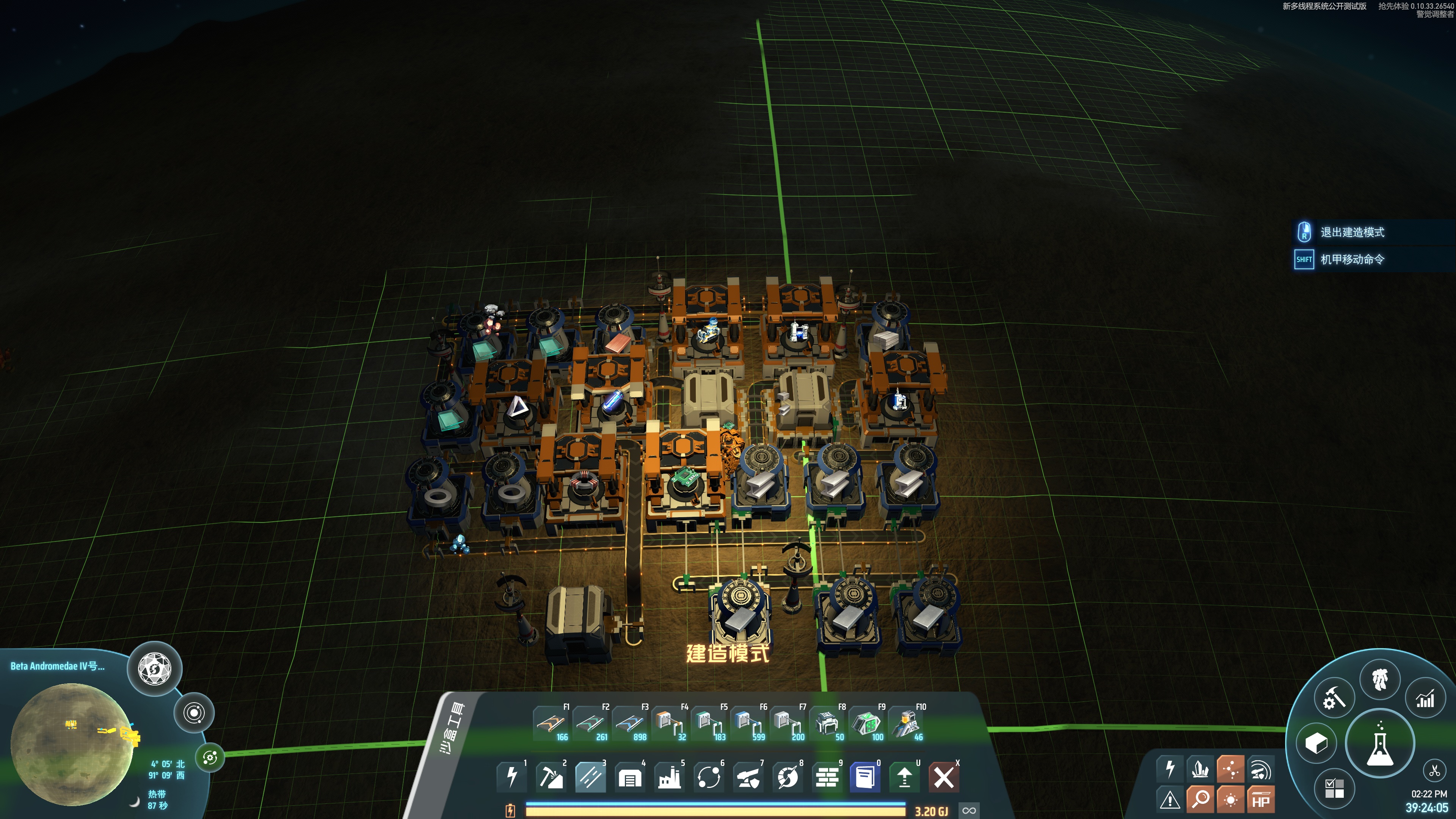Open the pickaxe mining build category

pyautogui.click(x=551, y=777)
